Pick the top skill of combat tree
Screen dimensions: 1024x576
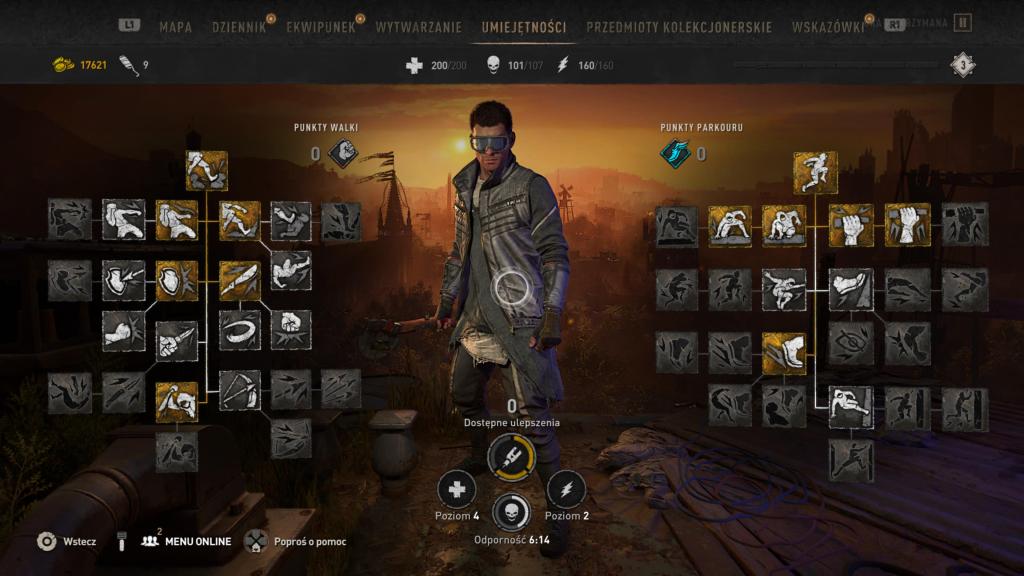coord(206,171)
